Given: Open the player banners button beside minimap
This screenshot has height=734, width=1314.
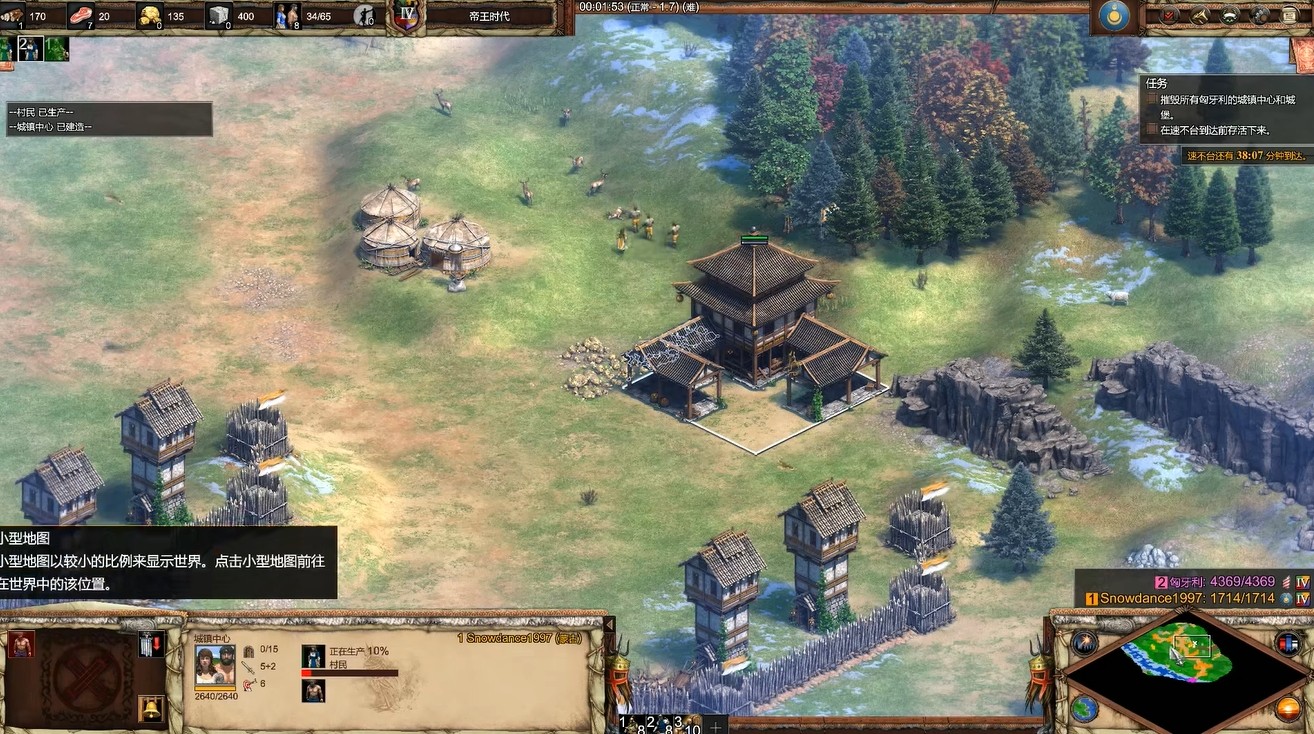Looking at the screenshot, I should [x=1288, y=643].
